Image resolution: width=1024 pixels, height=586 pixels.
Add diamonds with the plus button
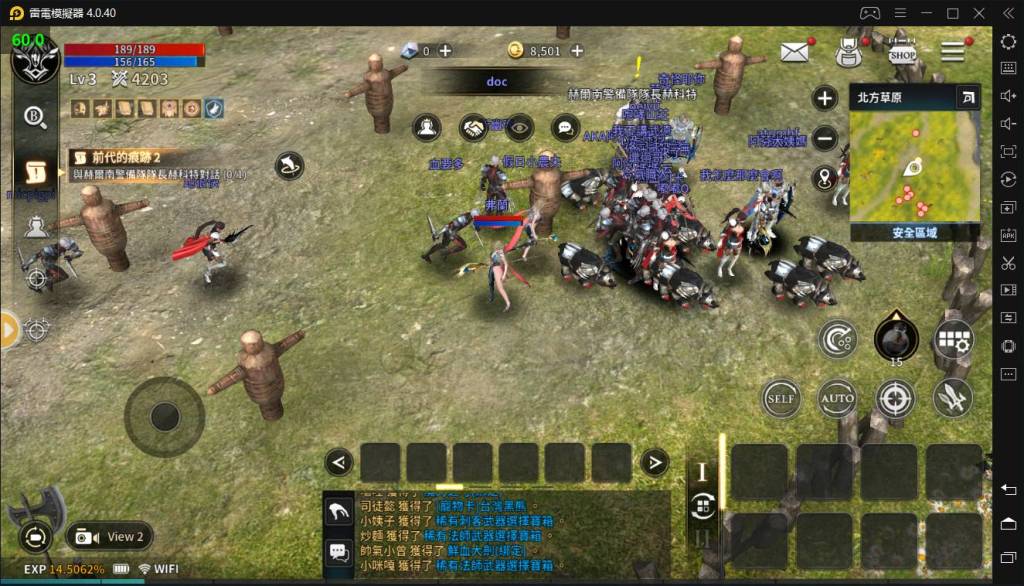[445, 51]
